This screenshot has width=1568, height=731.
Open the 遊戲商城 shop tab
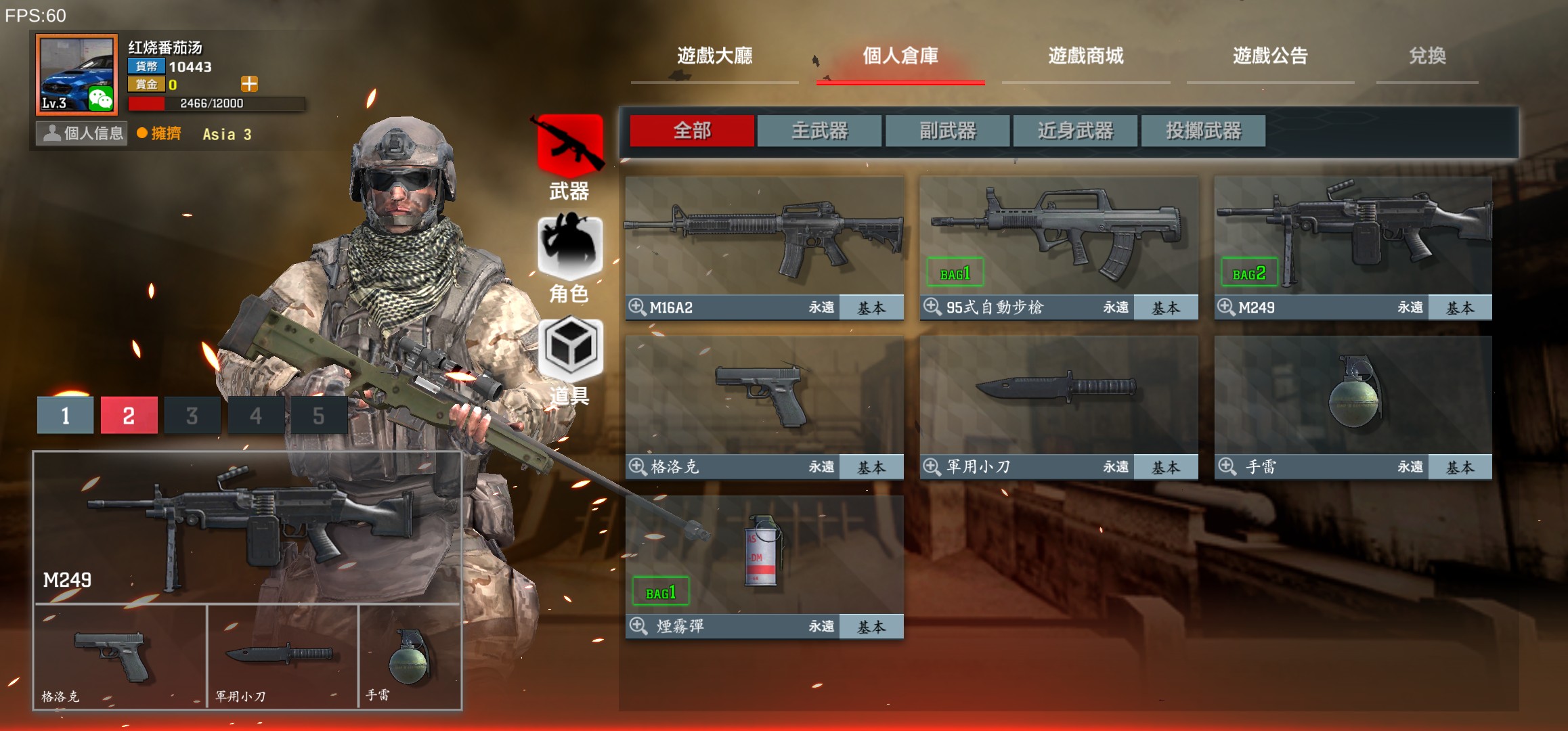1085,56
